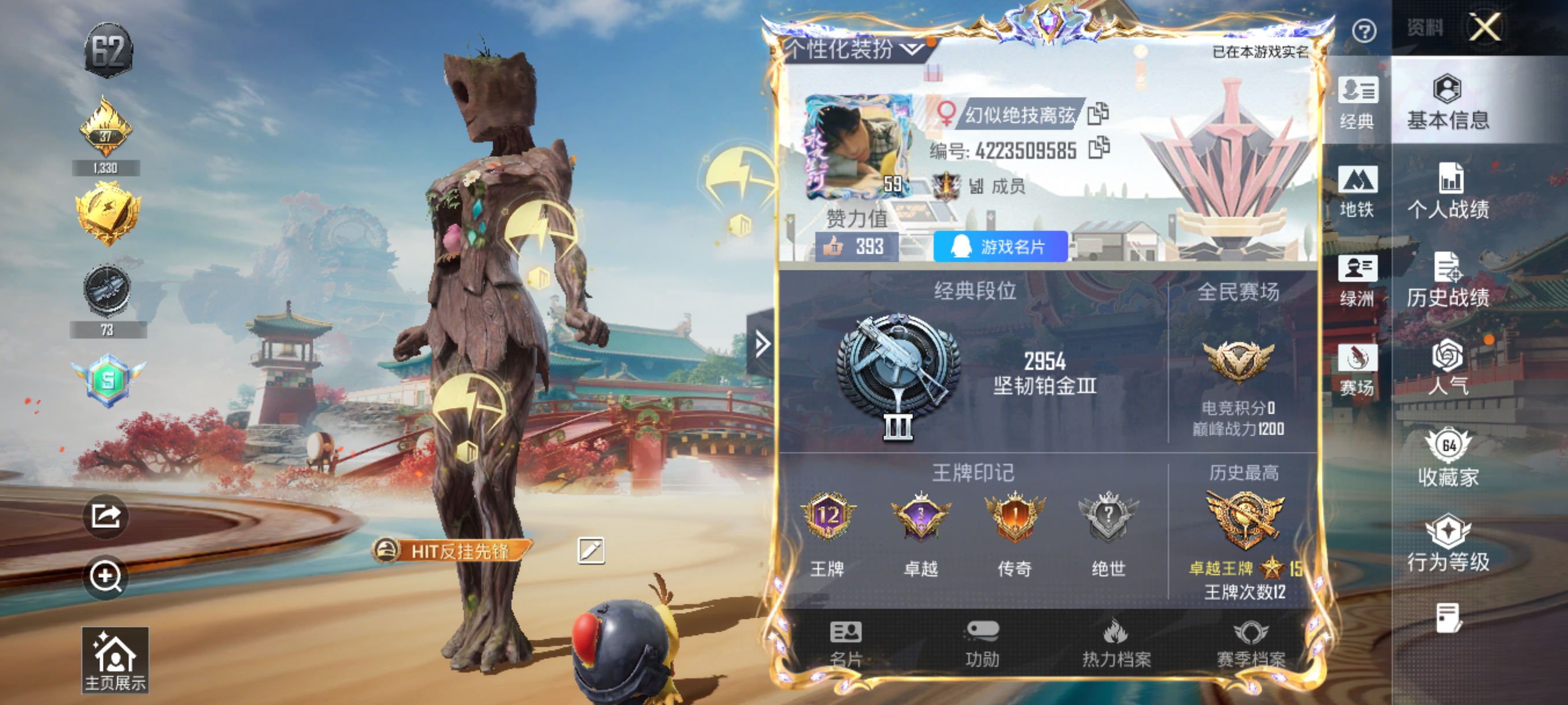Select the 经典 mode tab

[1357, 102]
